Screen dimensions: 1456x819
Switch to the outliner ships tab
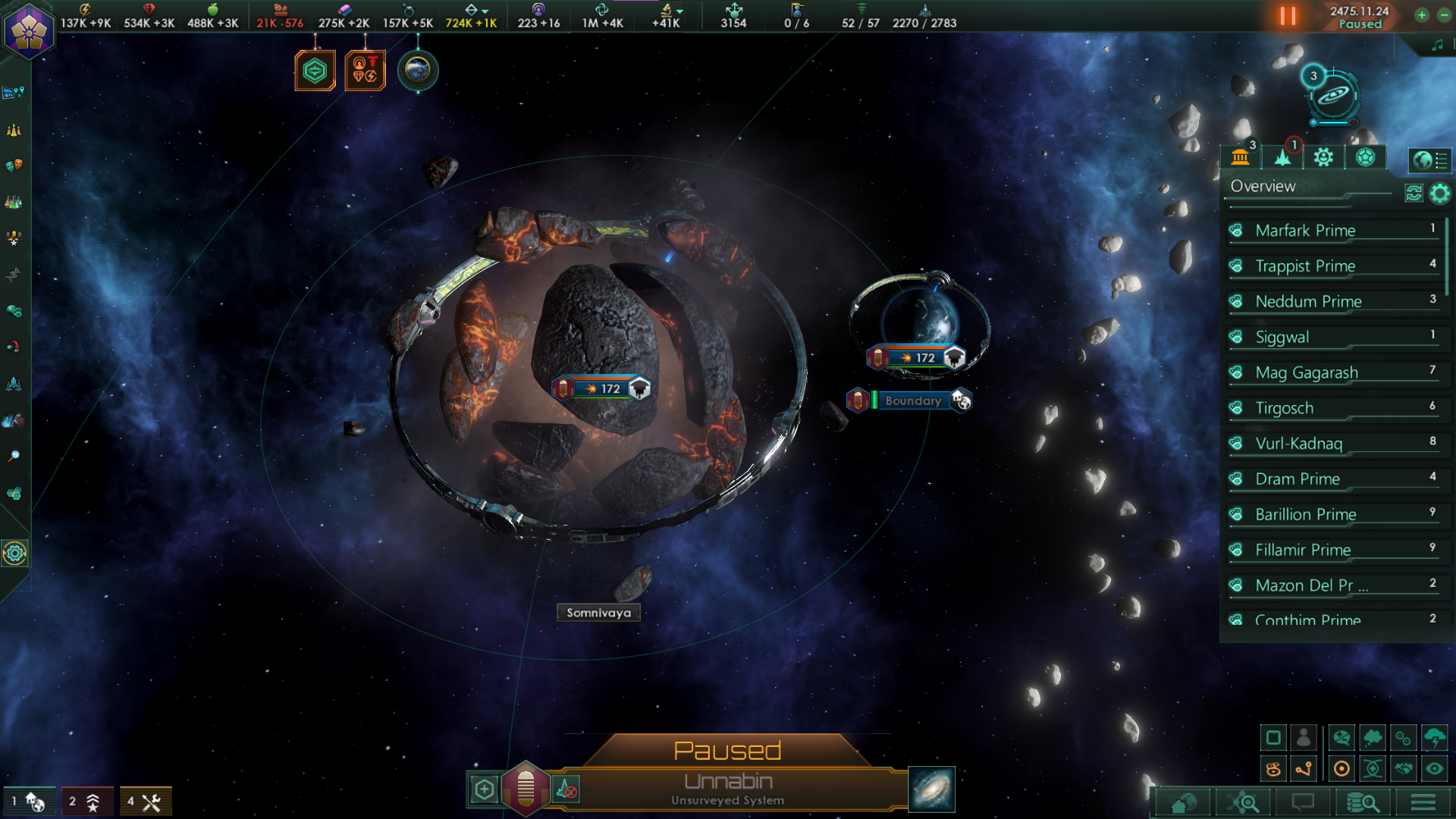[1282, 158]
